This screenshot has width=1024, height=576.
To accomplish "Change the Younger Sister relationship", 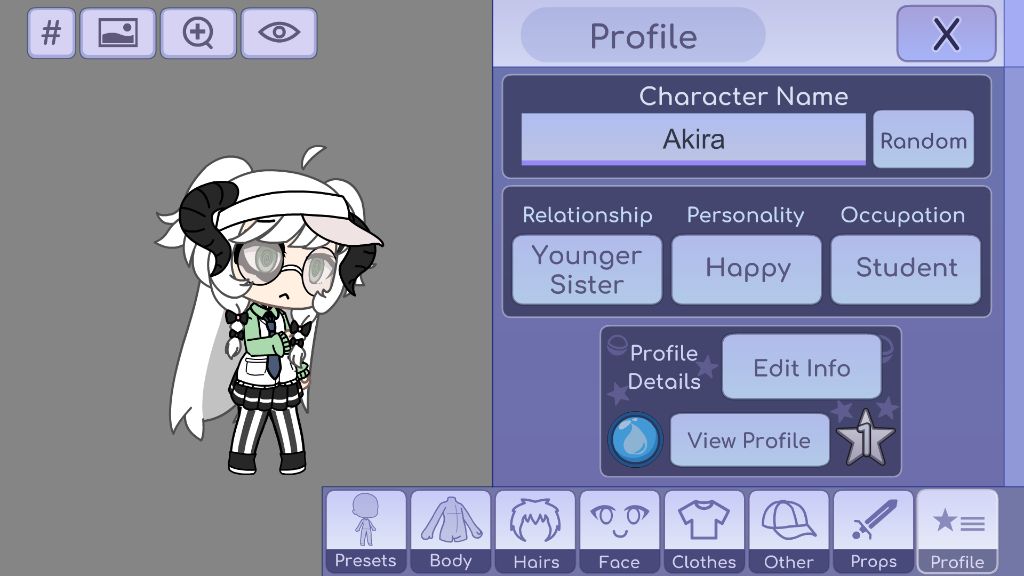I will click(587, 269).
